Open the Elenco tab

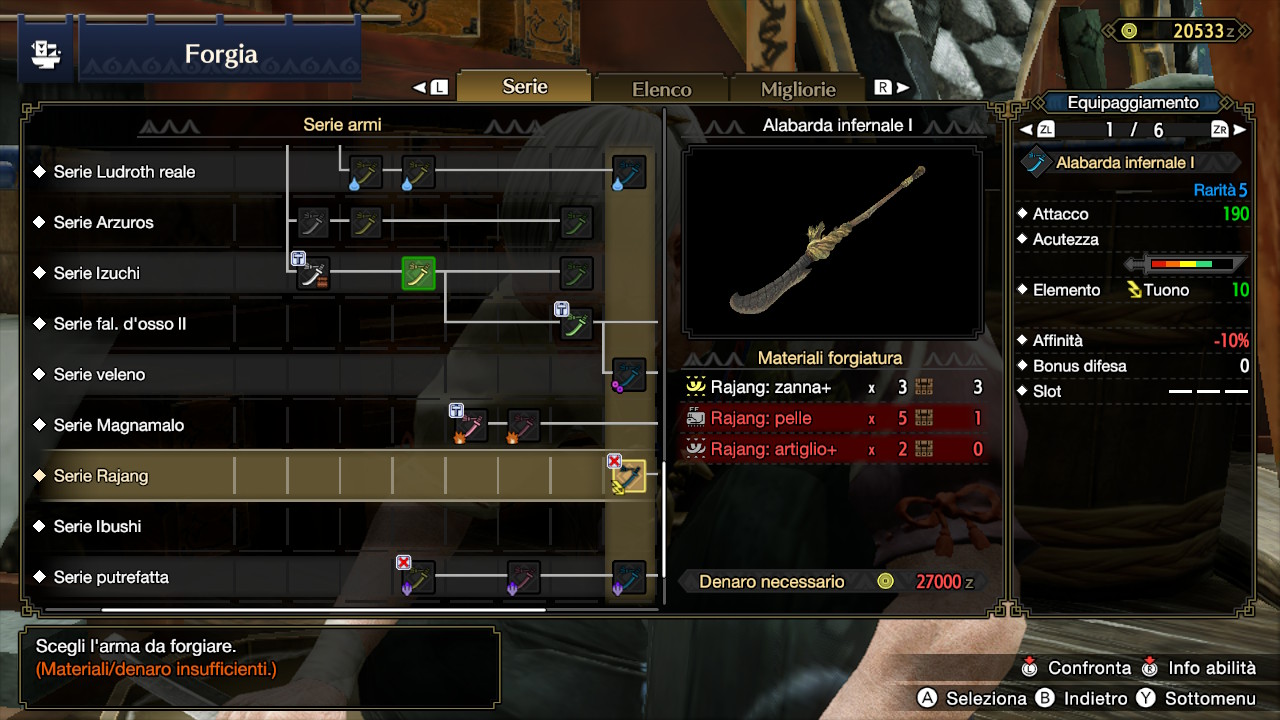661,89
